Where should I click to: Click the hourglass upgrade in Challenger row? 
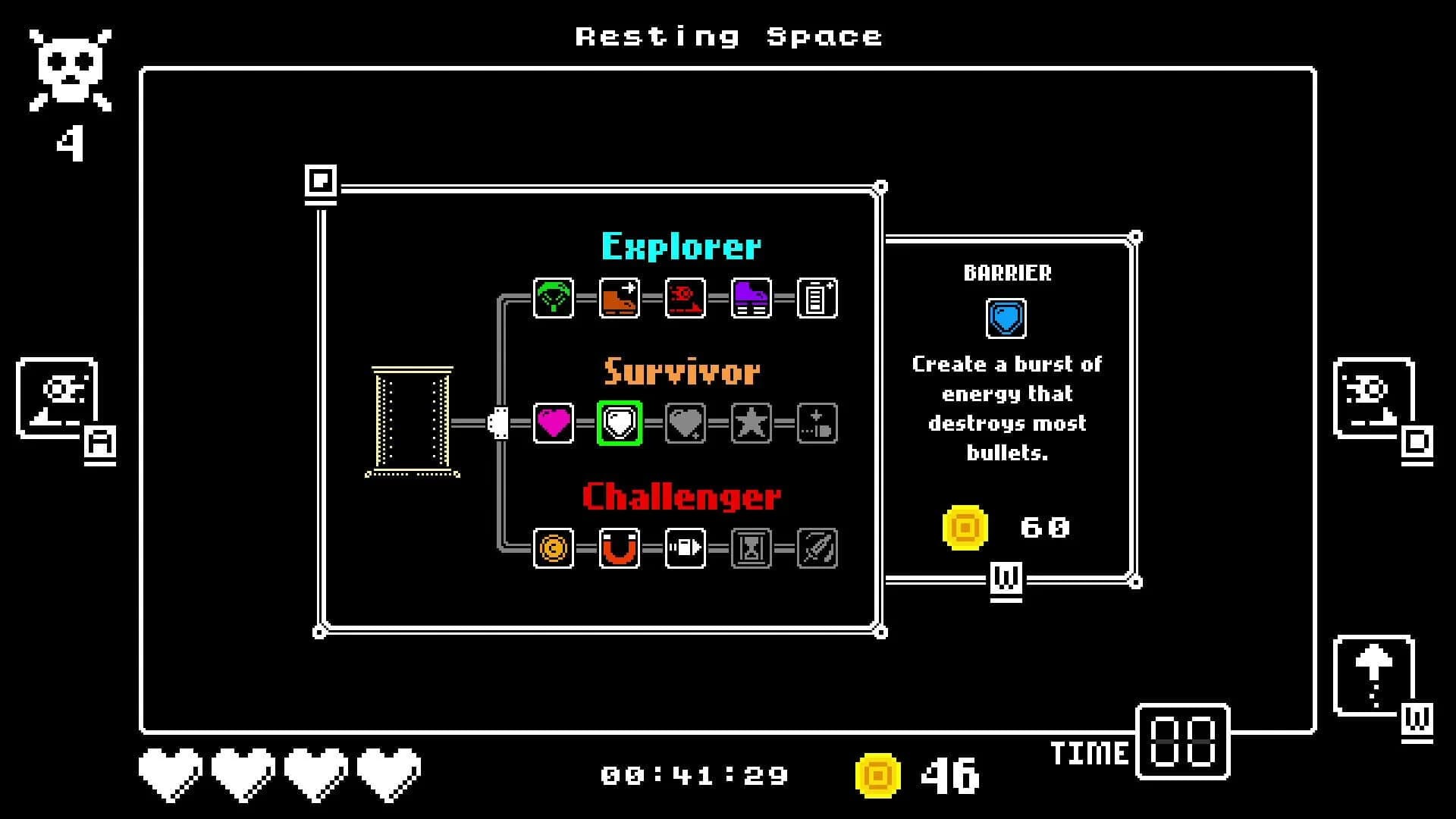[x=750, y=550]
